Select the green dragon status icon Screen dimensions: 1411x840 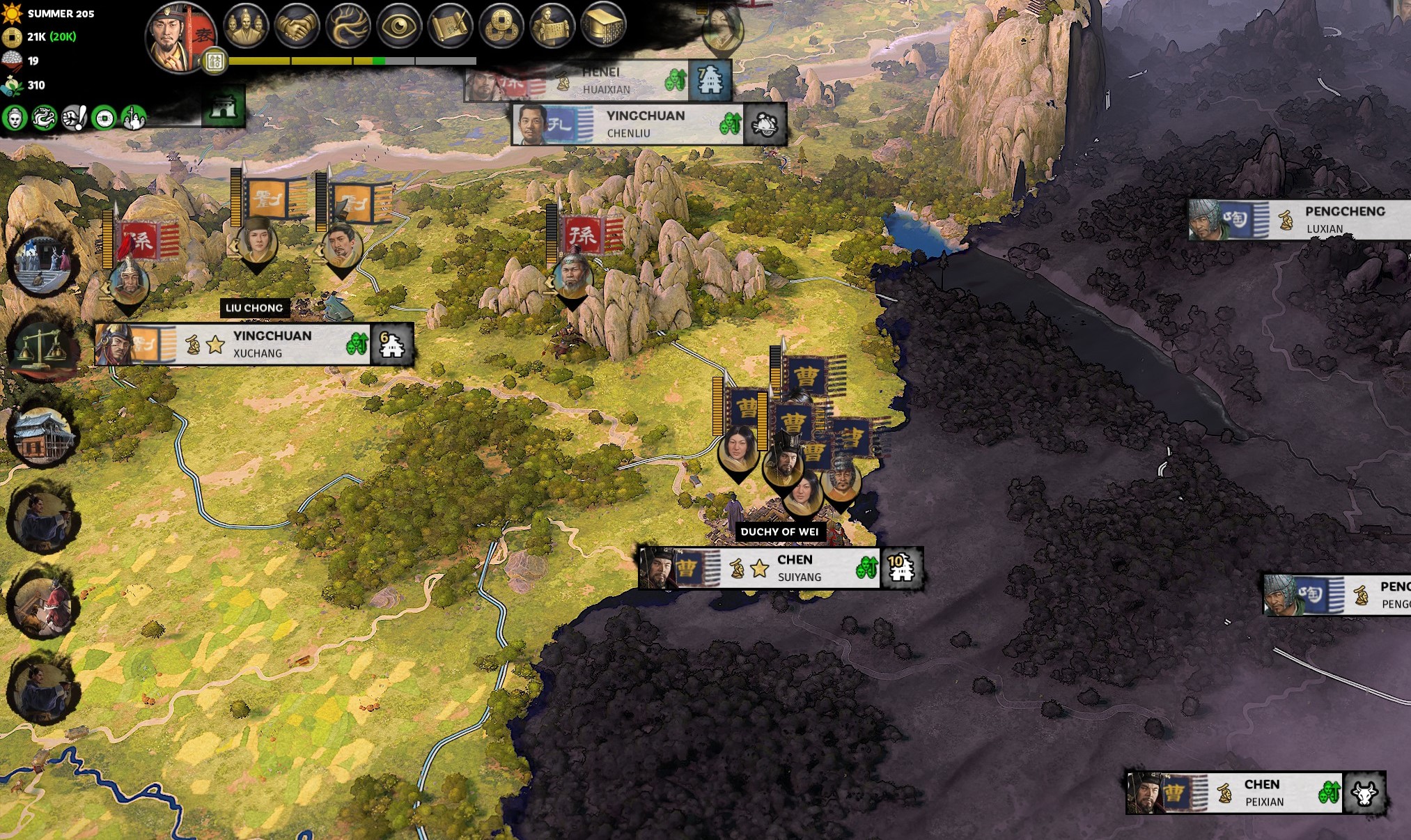[44, 118]
